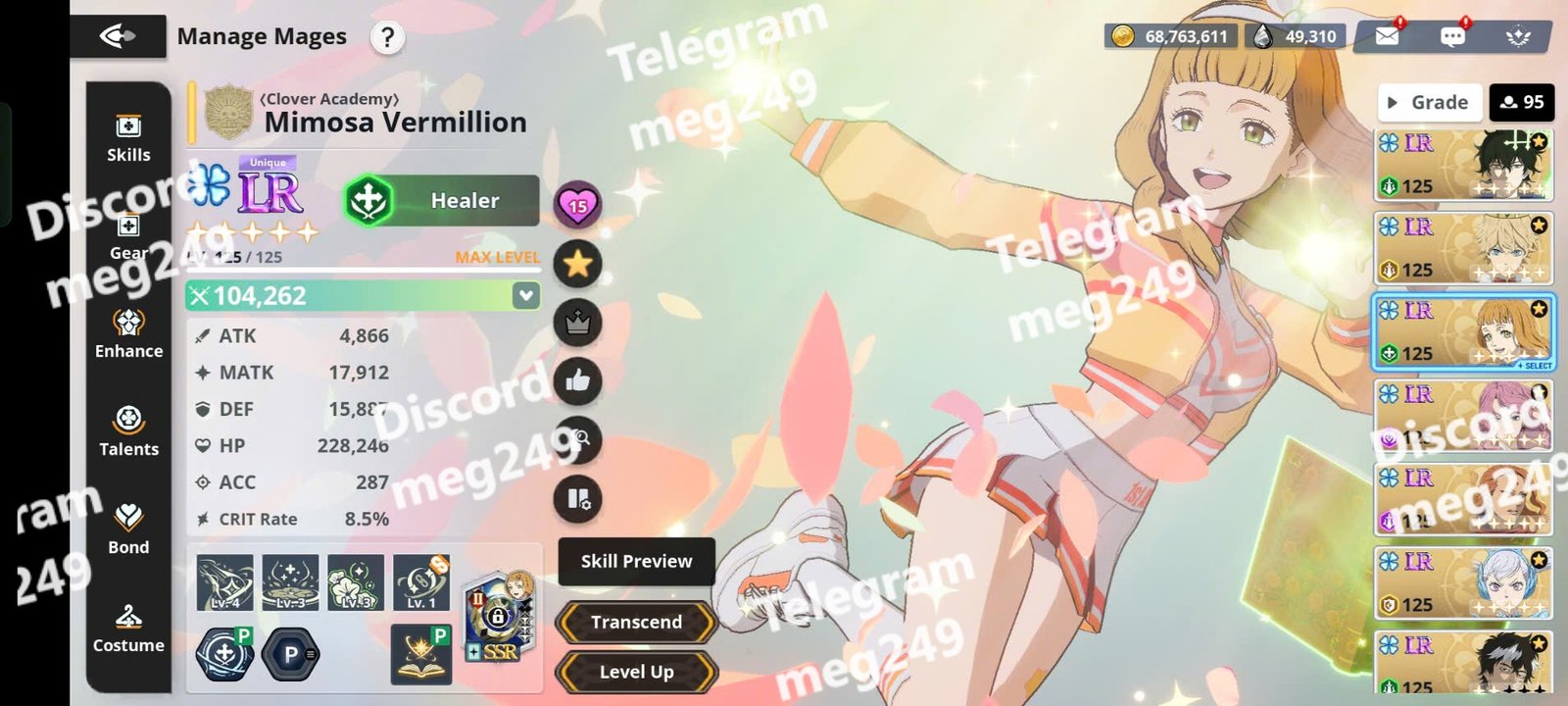
Task: Tap the Transcend button
Action: [x=636, y=622]
